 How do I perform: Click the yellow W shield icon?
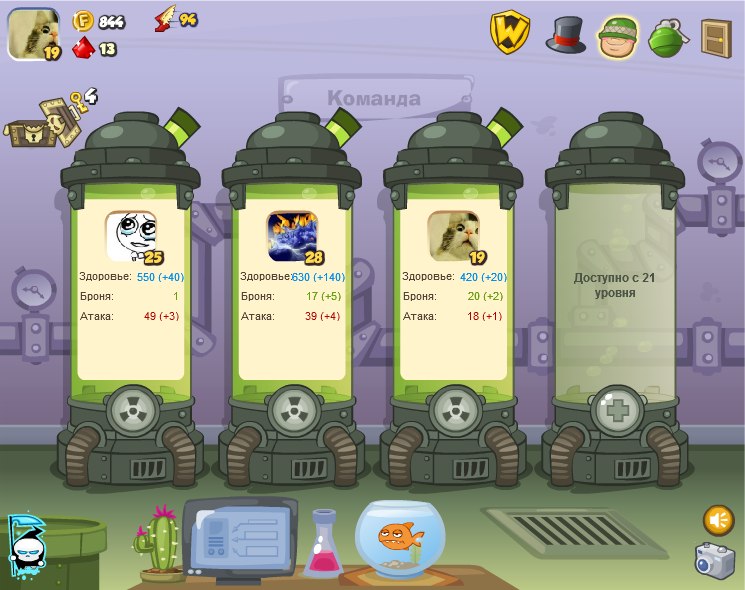coord(509,32)
